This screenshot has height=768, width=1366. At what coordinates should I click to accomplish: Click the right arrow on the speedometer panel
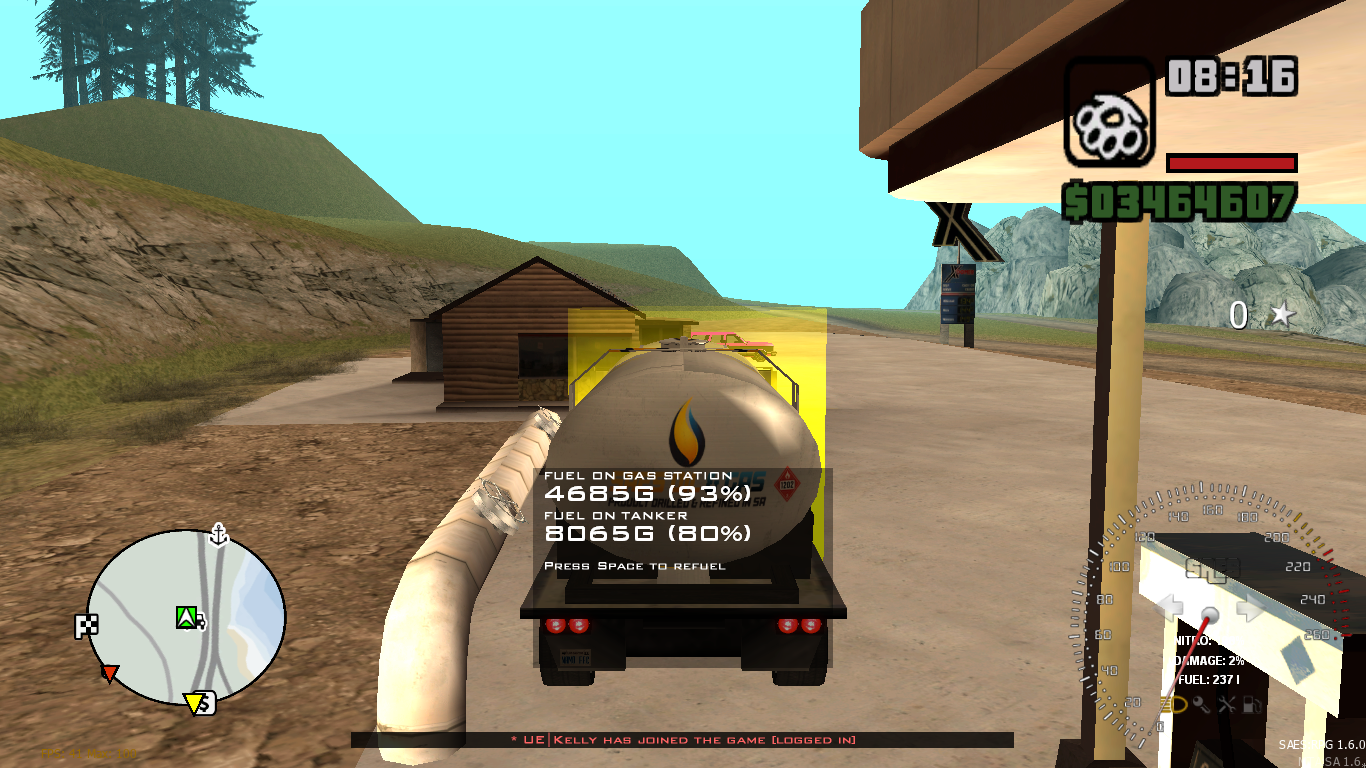tap(1250, 605)
